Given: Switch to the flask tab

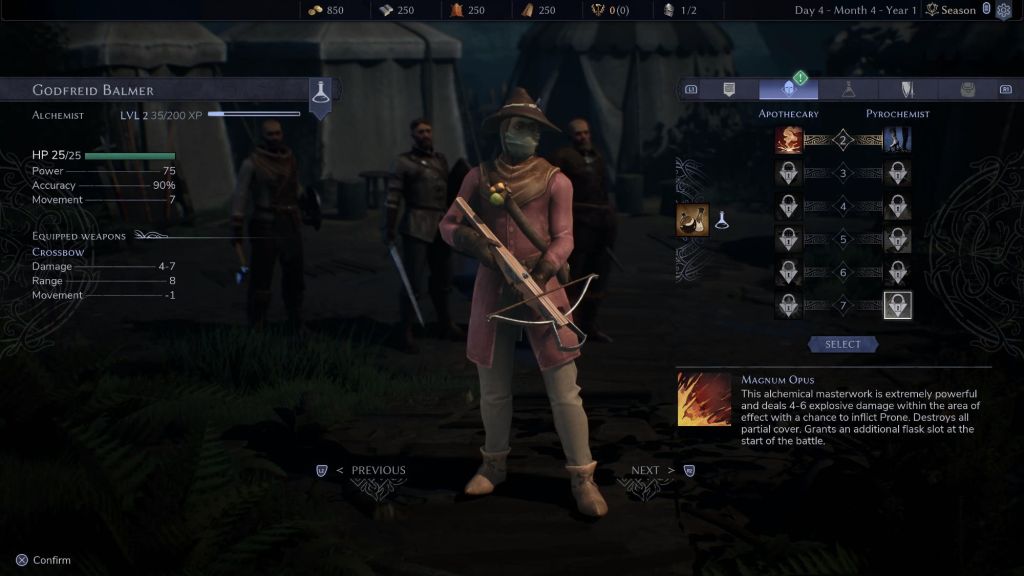Looking at the screenshot, I should click(848, 90).
